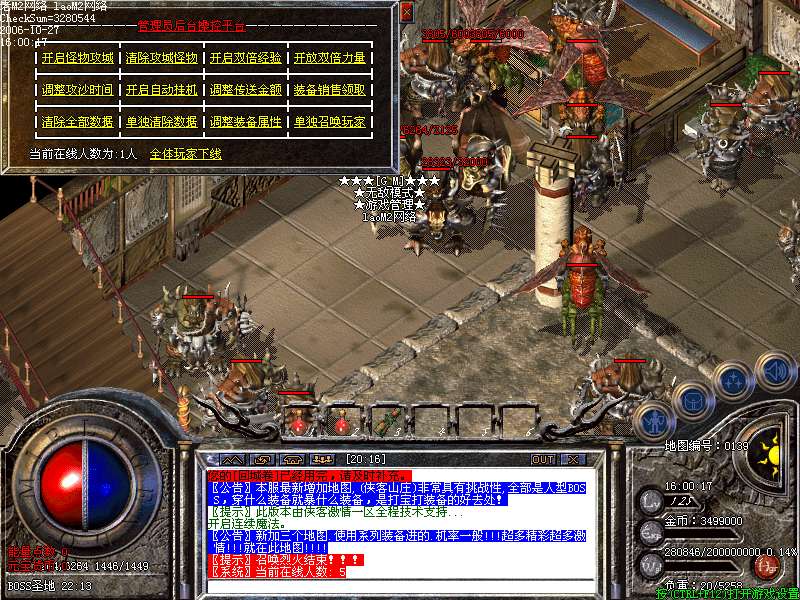800x600 pixels.
Task: Close the admin control panel window
Action: [x=406, y=12]
